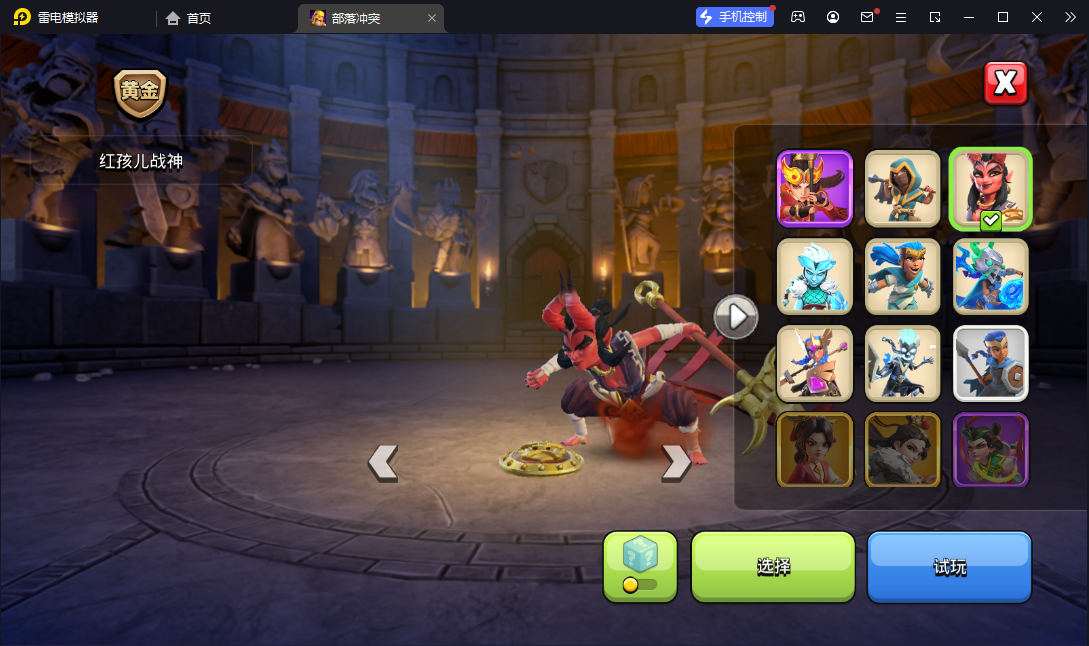Switch to the 首页 emulator tab

coord(189,18)
